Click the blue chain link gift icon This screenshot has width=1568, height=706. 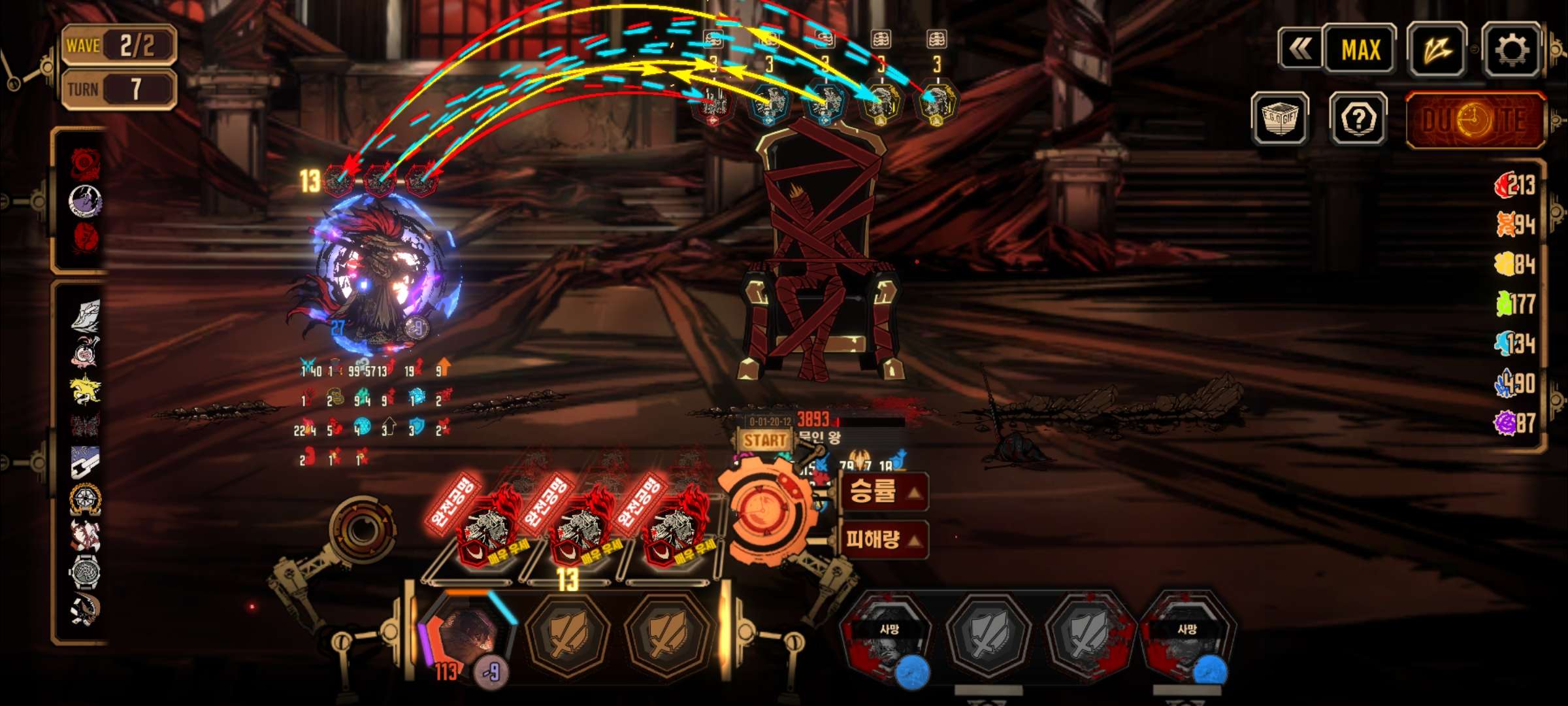coord(86,462)
